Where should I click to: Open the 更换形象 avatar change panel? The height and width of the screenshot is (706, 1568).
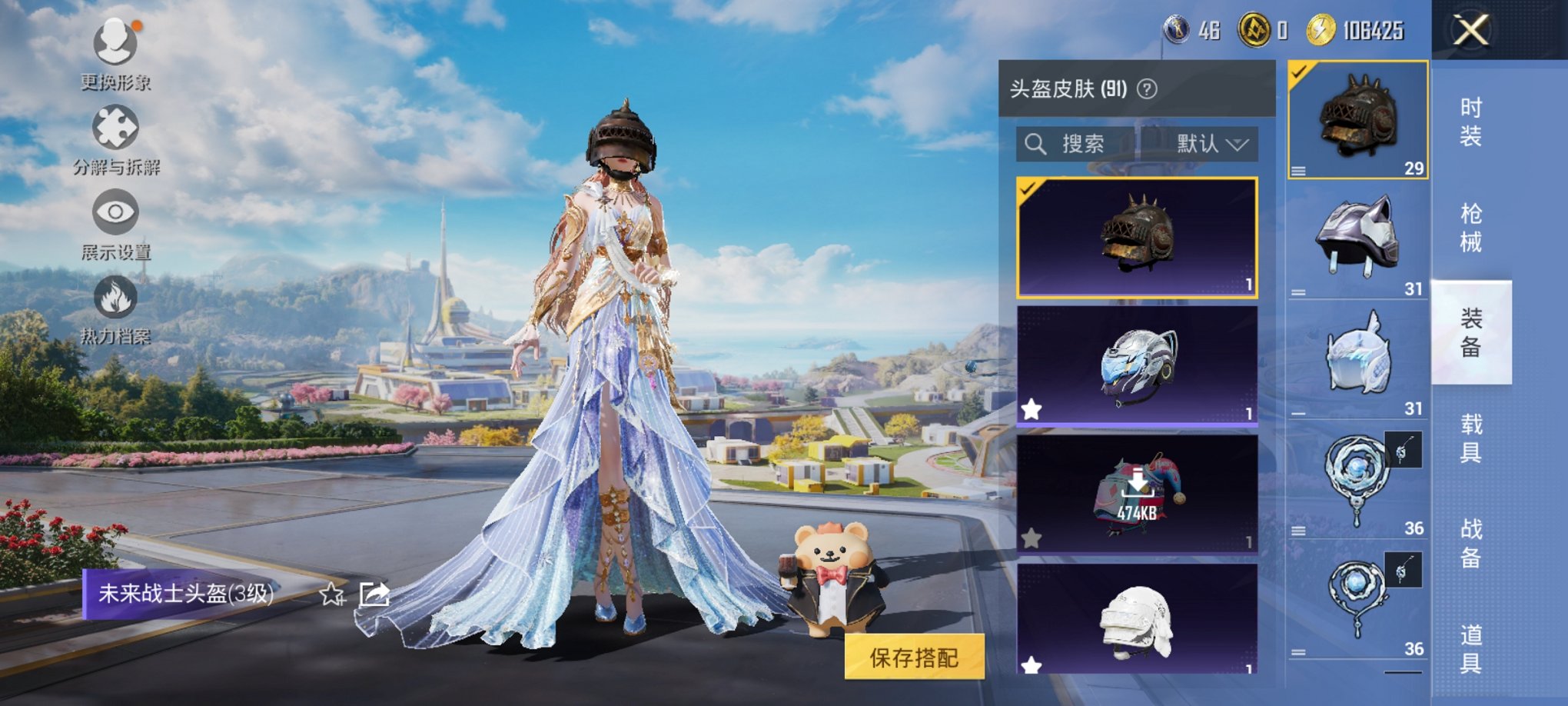click(x=114, y=58)
